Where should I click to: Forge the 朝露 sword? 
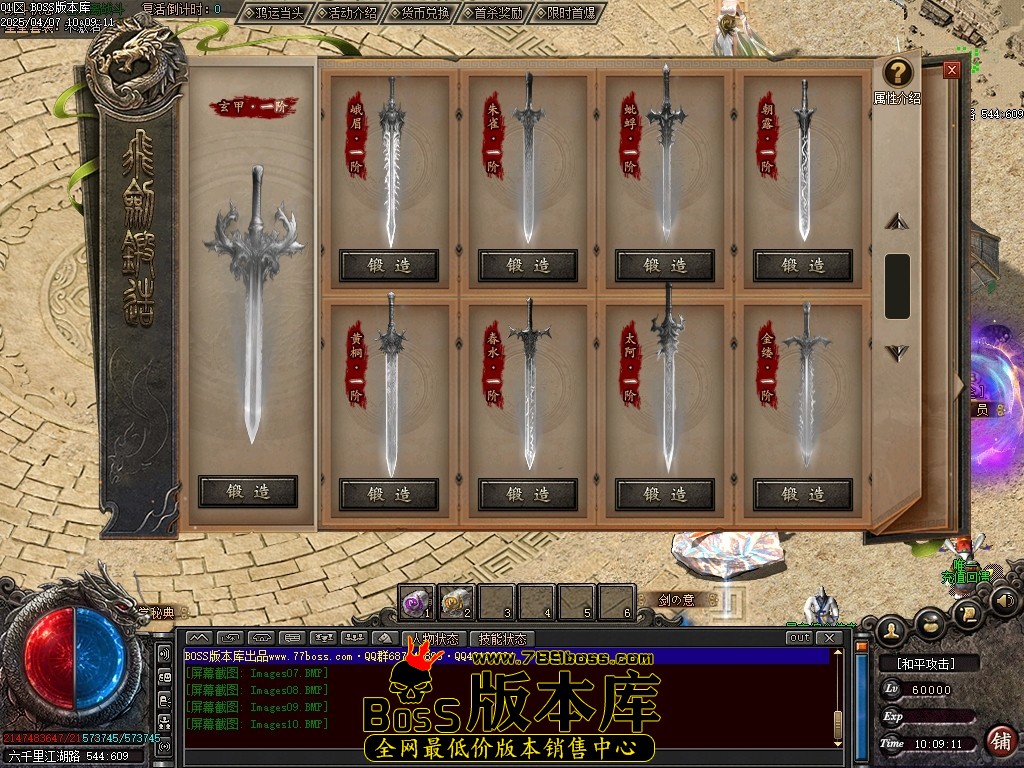[803, 265]
